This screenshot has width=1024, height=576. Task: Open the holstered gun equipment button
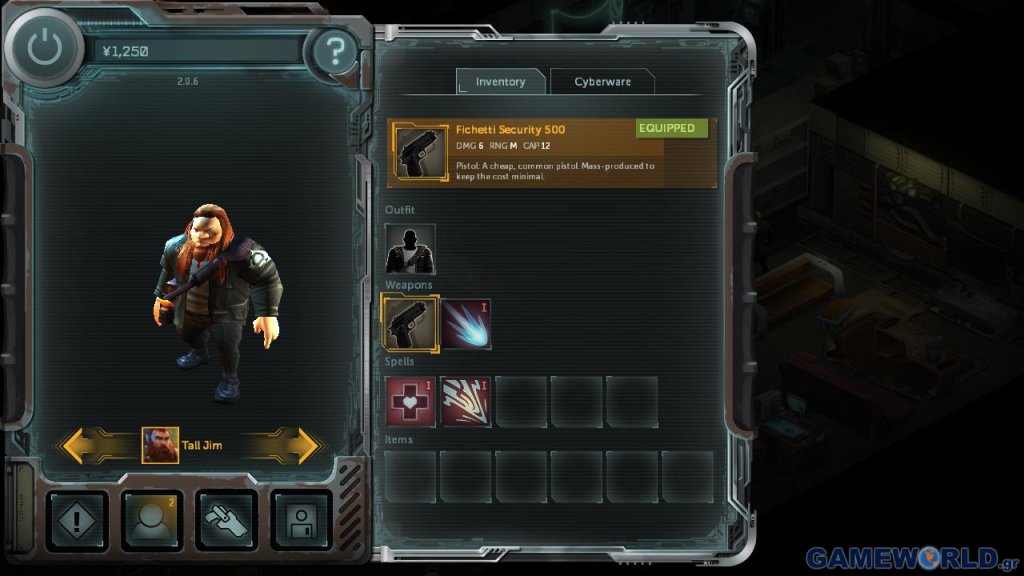pyautogui.click(x=226, y=520)
